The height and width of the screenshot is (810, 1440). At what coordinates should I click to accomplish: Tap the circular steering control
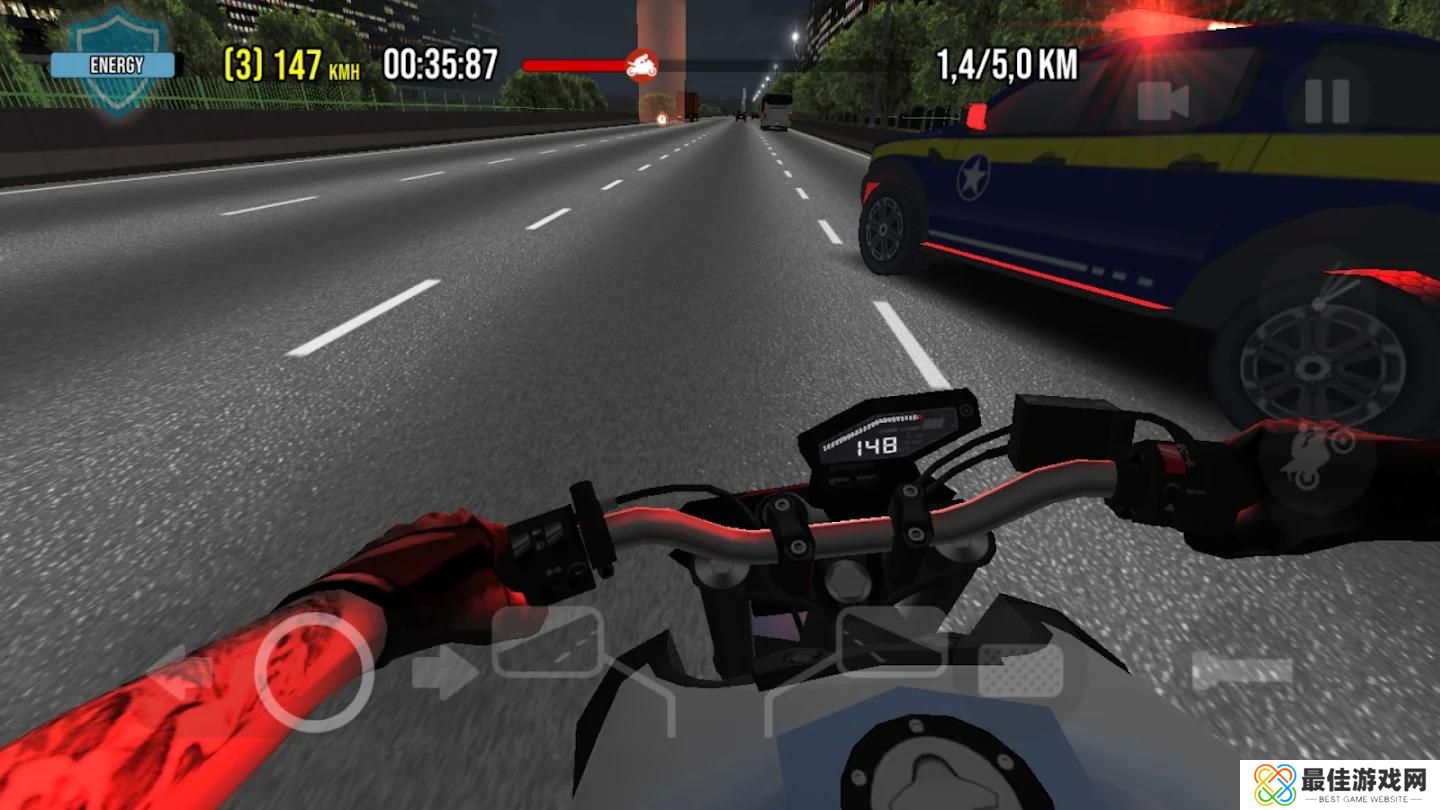[x=313, y=672]
